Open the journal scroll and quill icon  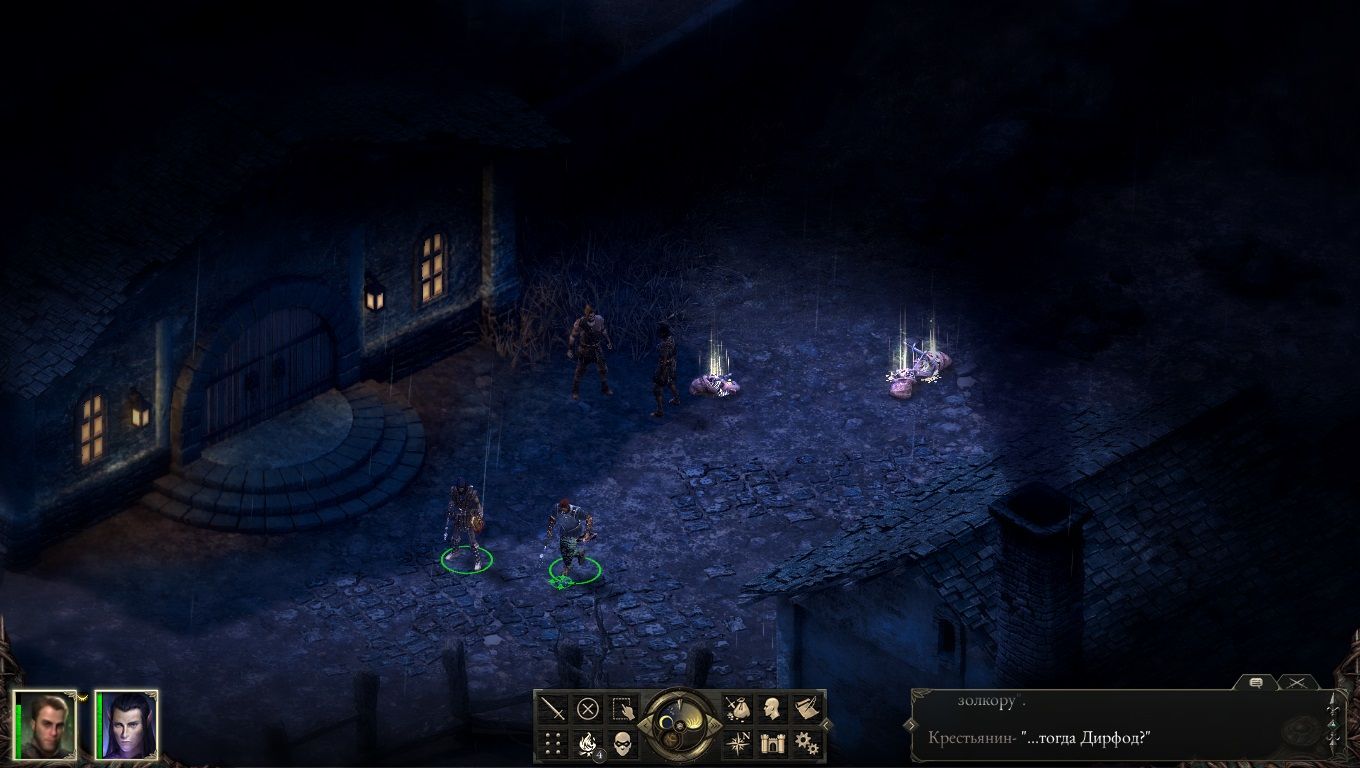[806, 709]
